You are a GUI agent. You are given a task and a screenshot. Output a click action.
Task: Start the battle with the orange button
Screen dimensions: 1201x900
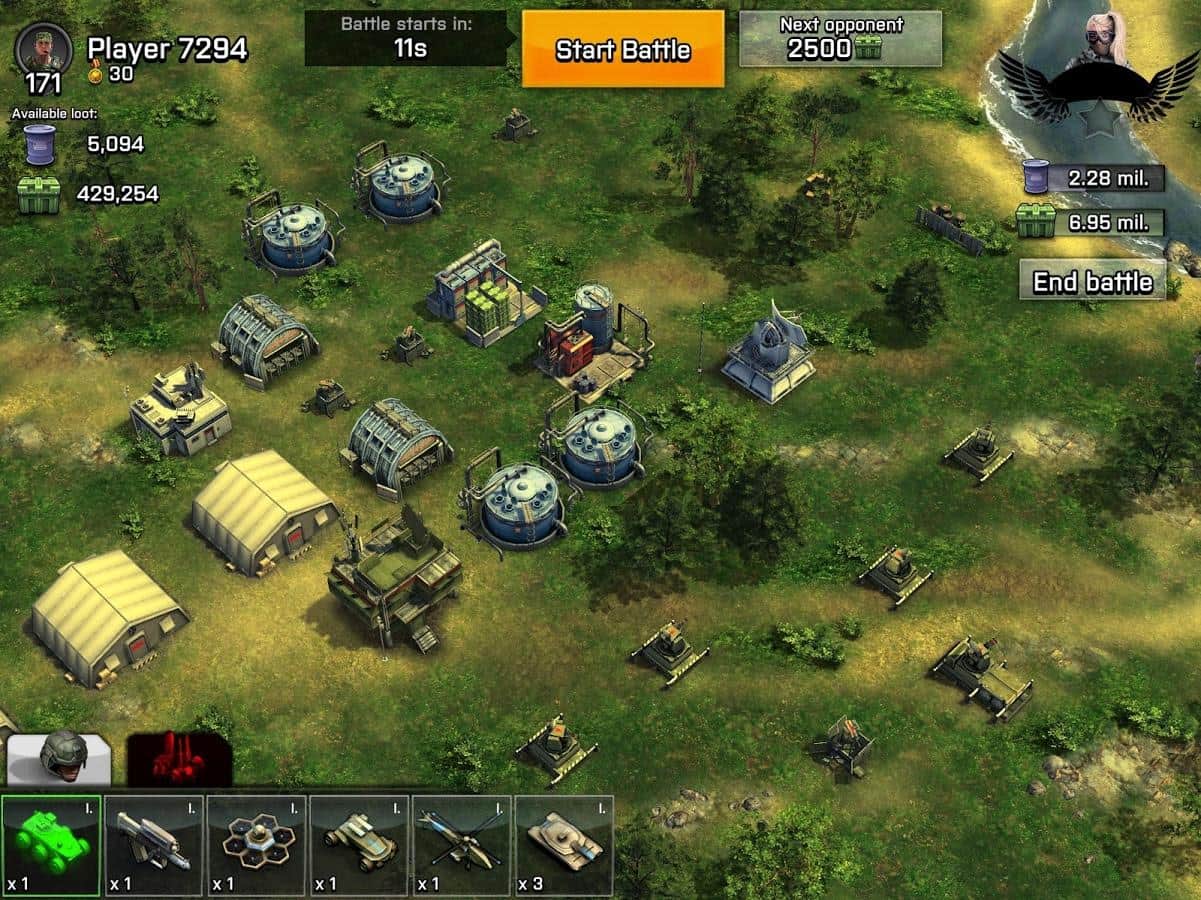pos(623,49)
